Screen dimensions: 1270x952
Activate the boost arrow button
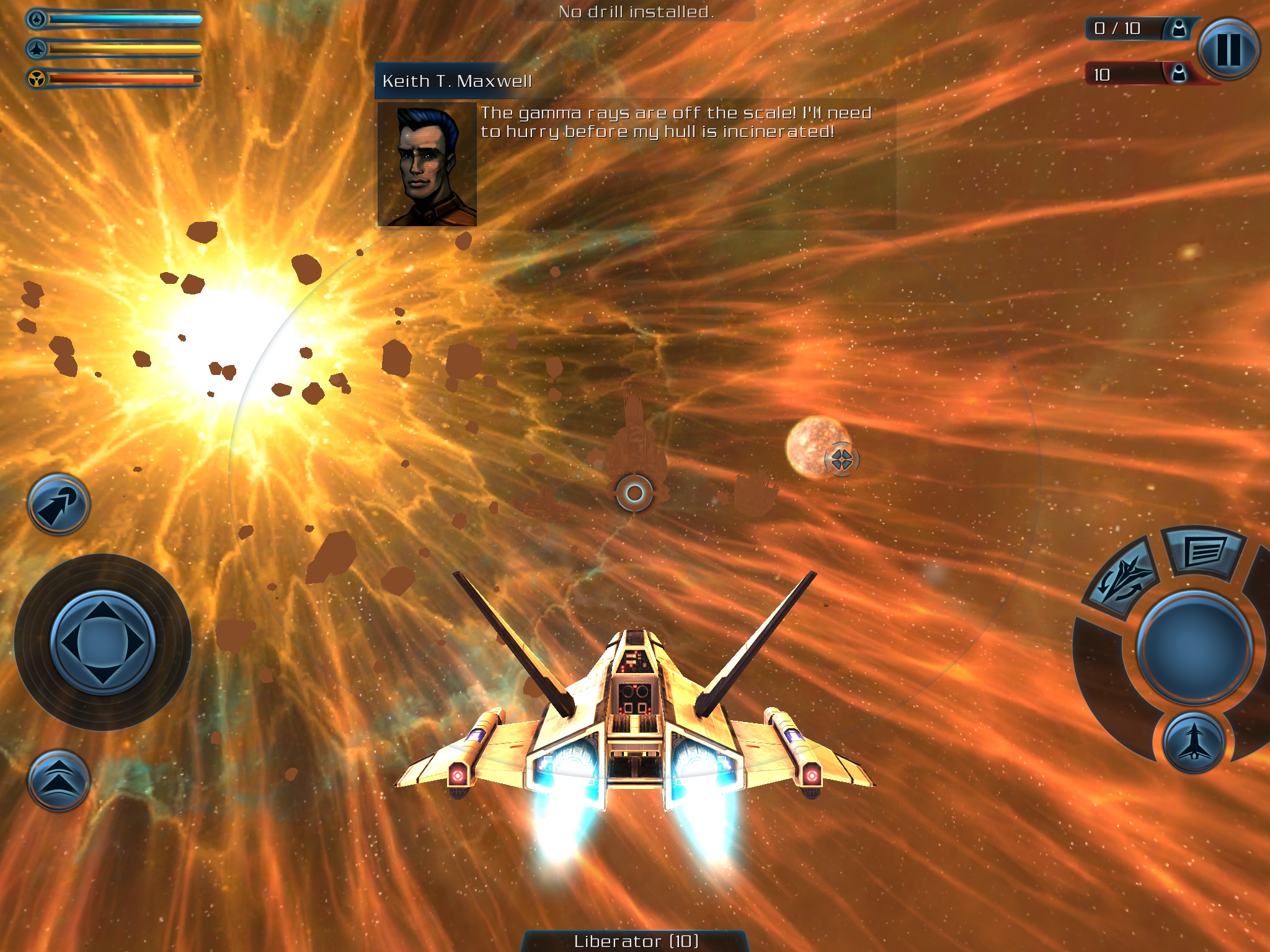pos(58,781)
